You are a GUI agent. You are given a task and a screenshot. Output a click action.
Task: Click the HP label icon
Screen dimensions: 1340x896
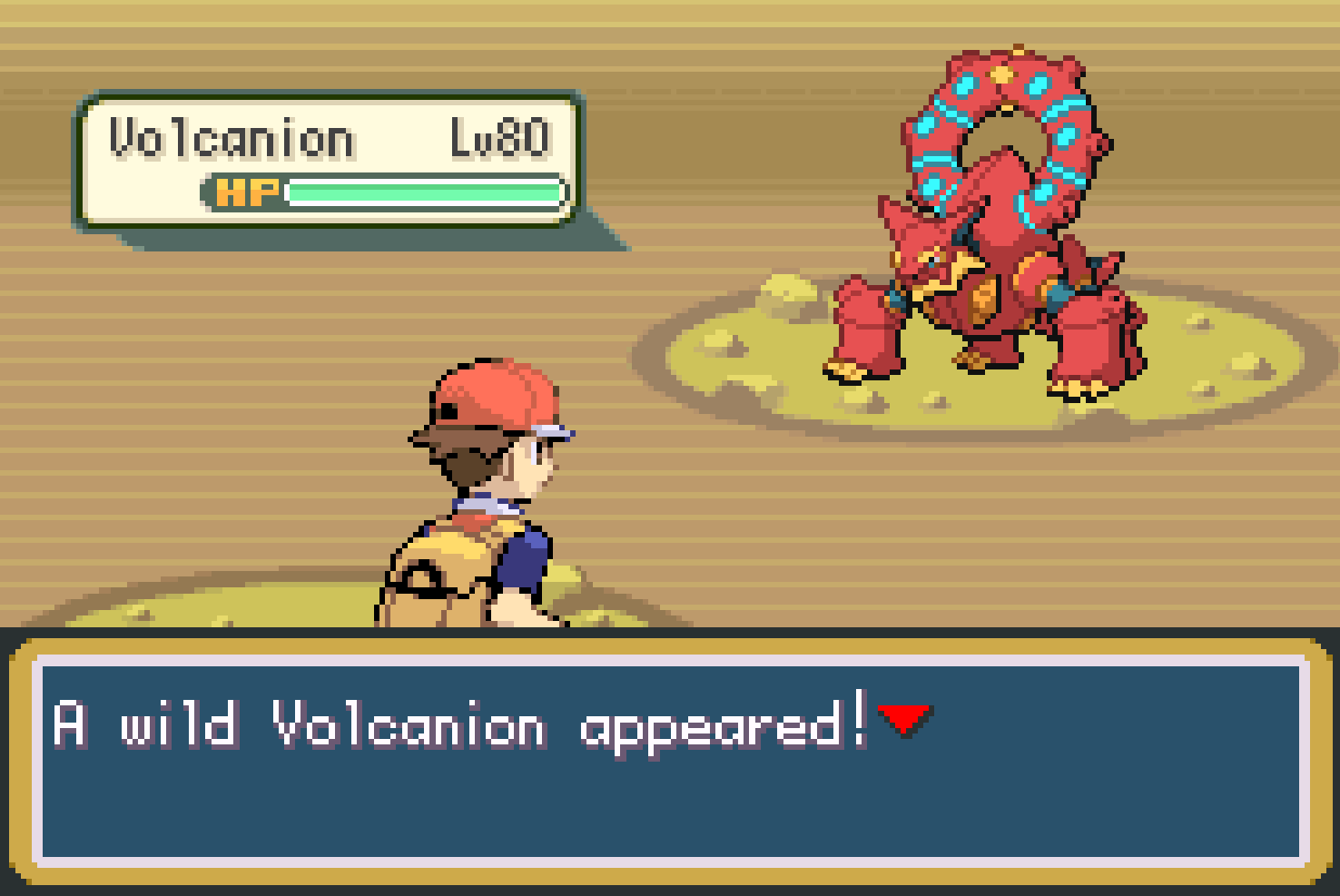pyautogui.click(x=247, y=192)
